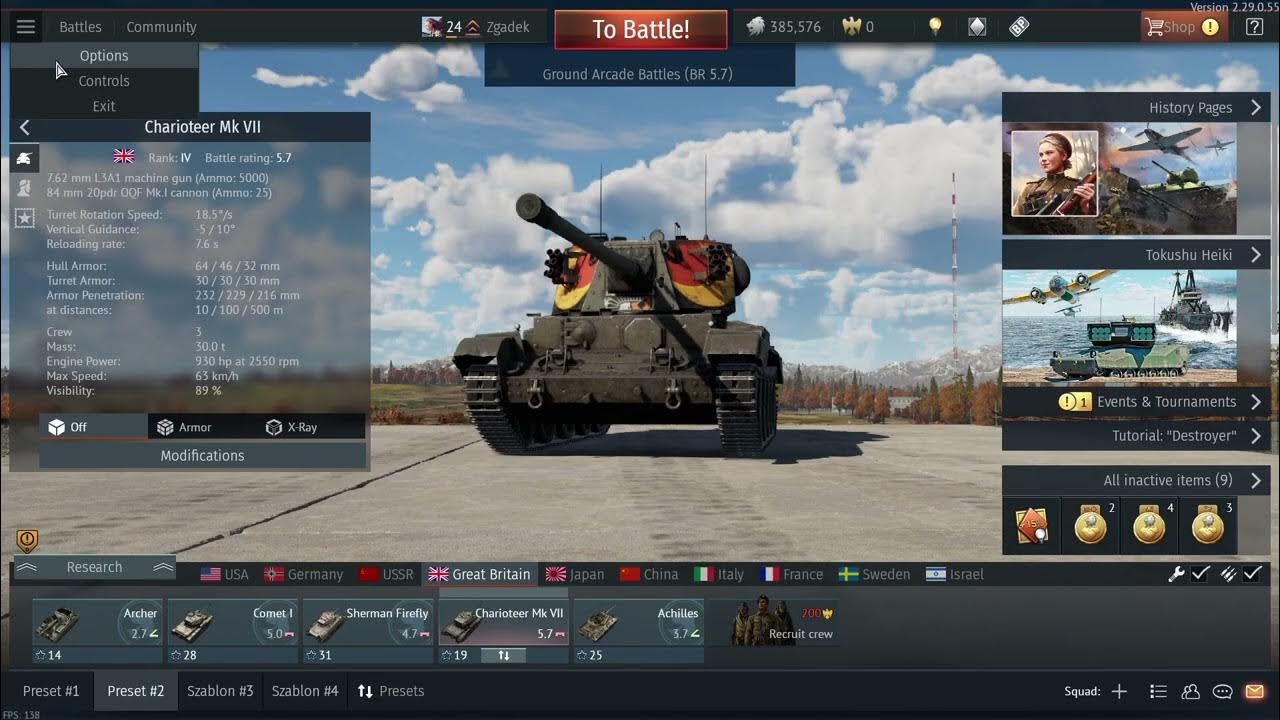Screen dimensions: 1280x720
Task: Select Options from the menu
Action: click(x=104, y=56)
